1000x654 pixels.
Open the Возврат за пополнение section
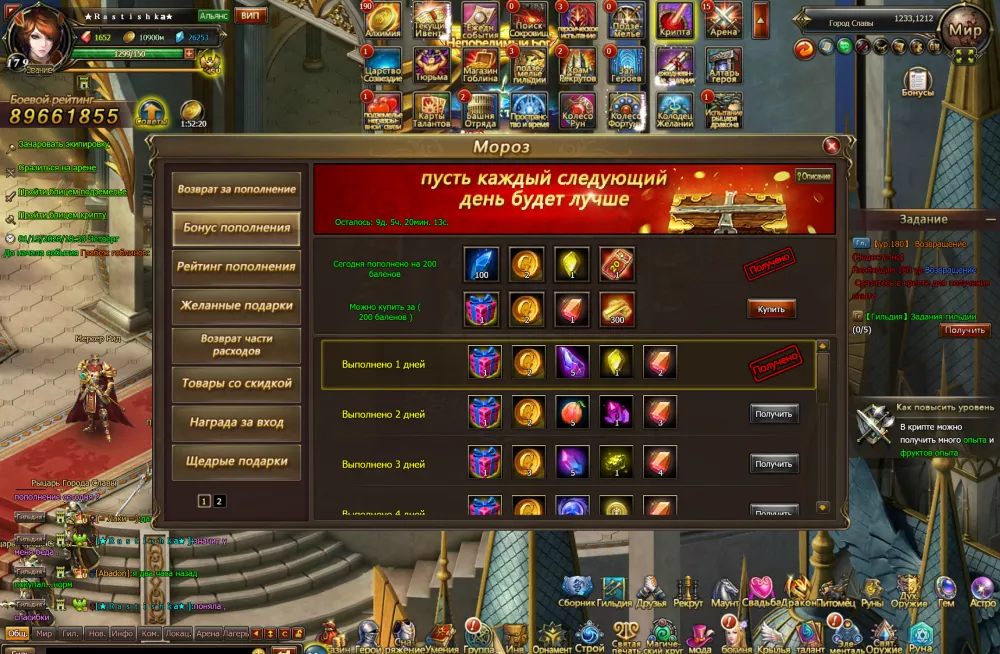pyautogui.click(x=237, y=189)
